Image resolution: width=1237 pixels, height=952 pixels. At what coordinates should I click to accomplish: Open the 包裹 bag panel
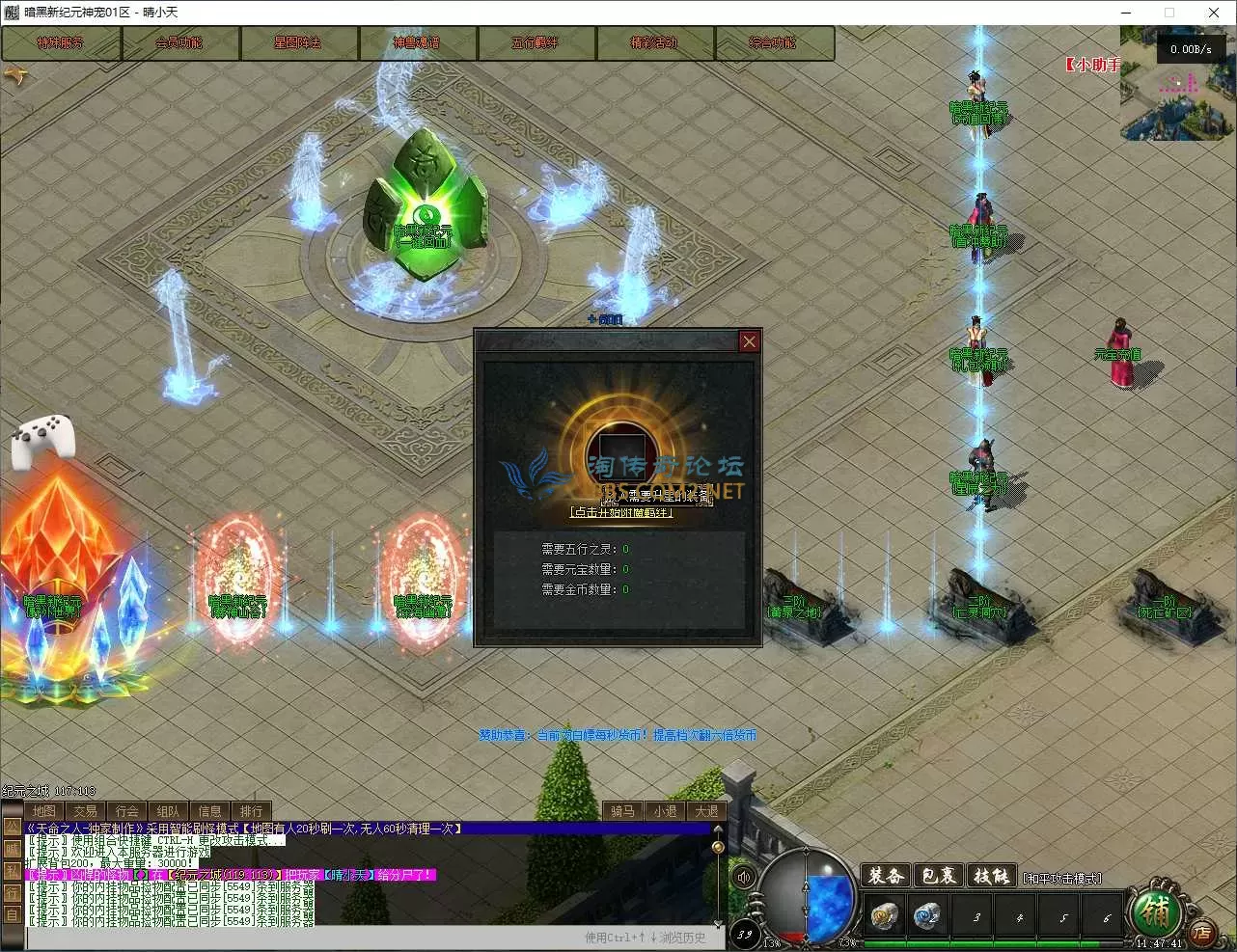[938, 876]
